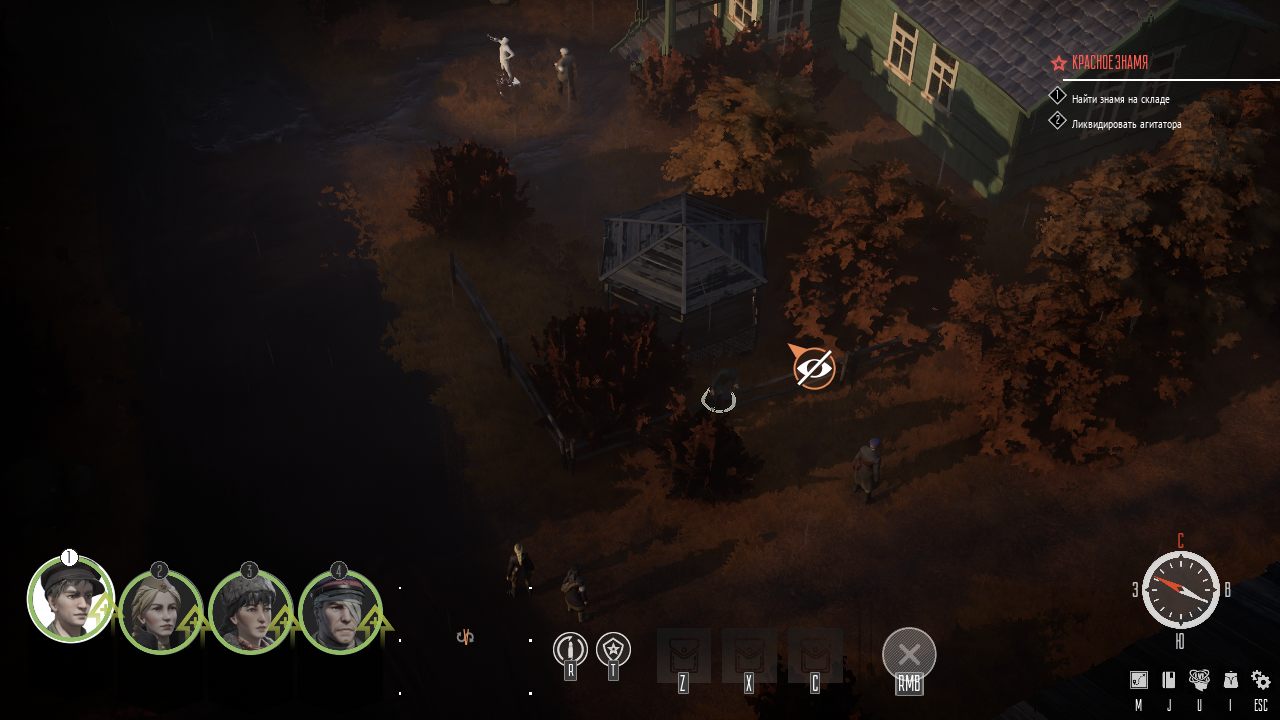Click the round X cancel button
The height and width of the screenshot is (720, 1280).
909,655
